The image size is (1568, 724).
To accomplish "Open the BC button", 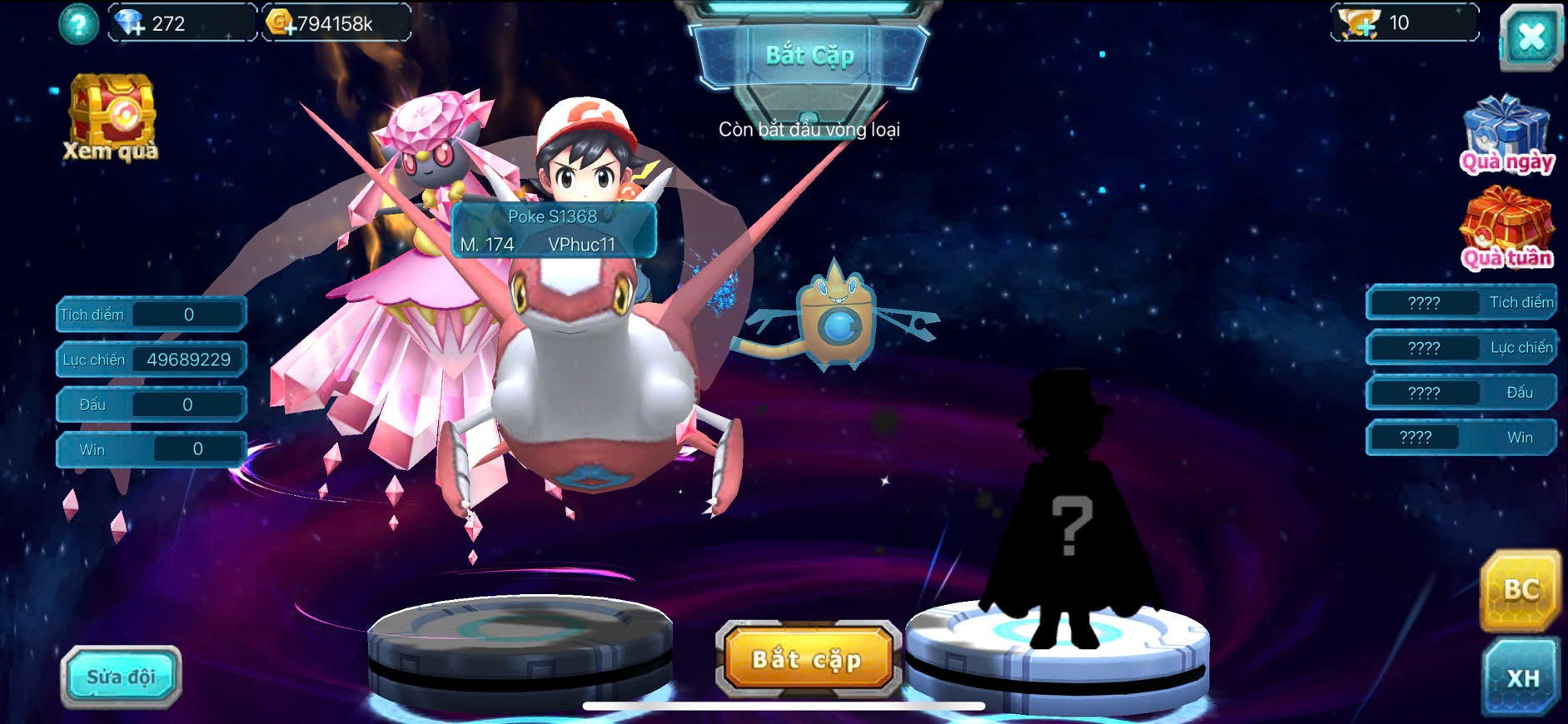I will (1520, 589).
